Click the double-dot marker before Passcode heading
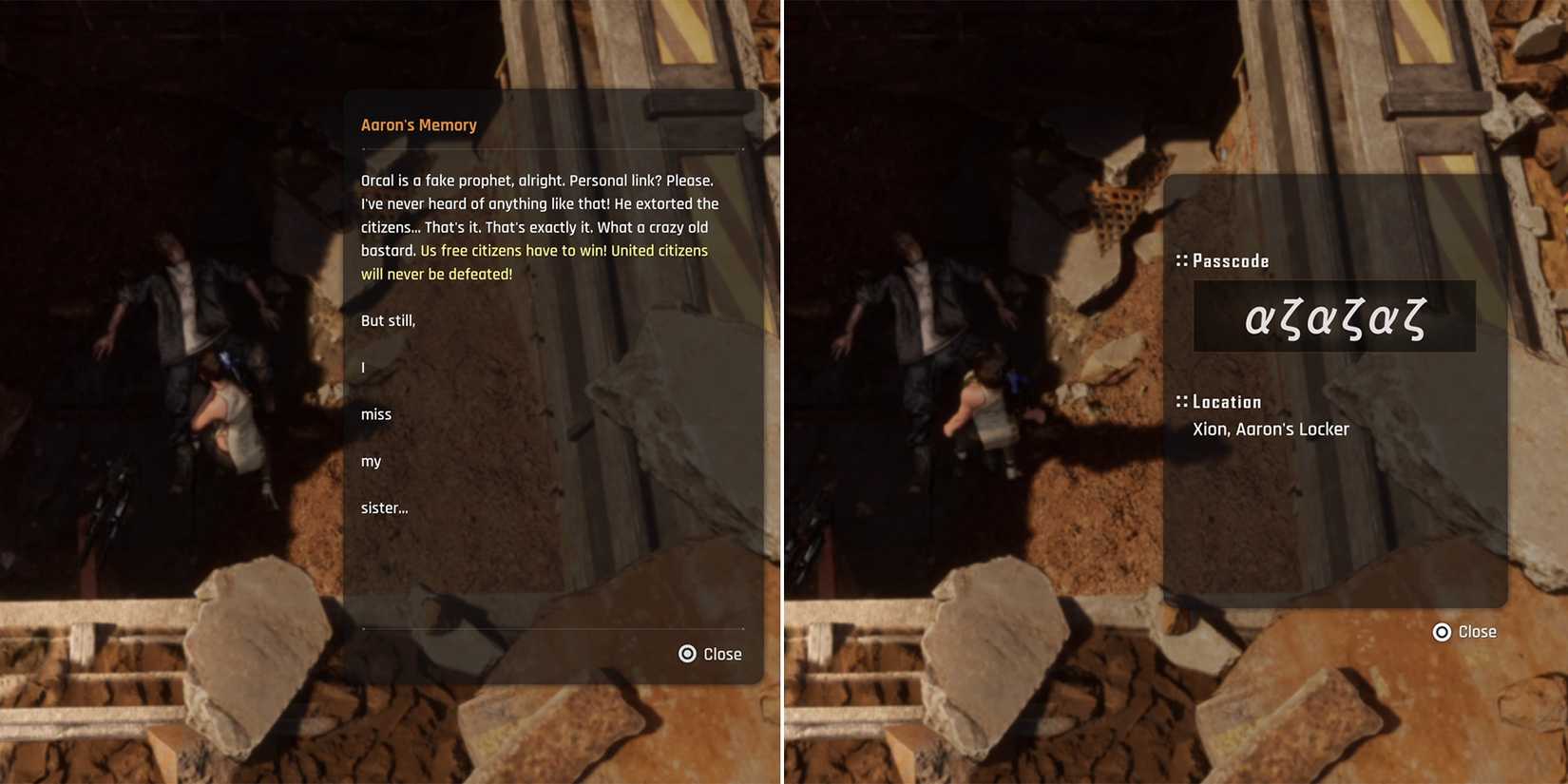This screenshot has width=1568, height=784. coord(1181,259)
